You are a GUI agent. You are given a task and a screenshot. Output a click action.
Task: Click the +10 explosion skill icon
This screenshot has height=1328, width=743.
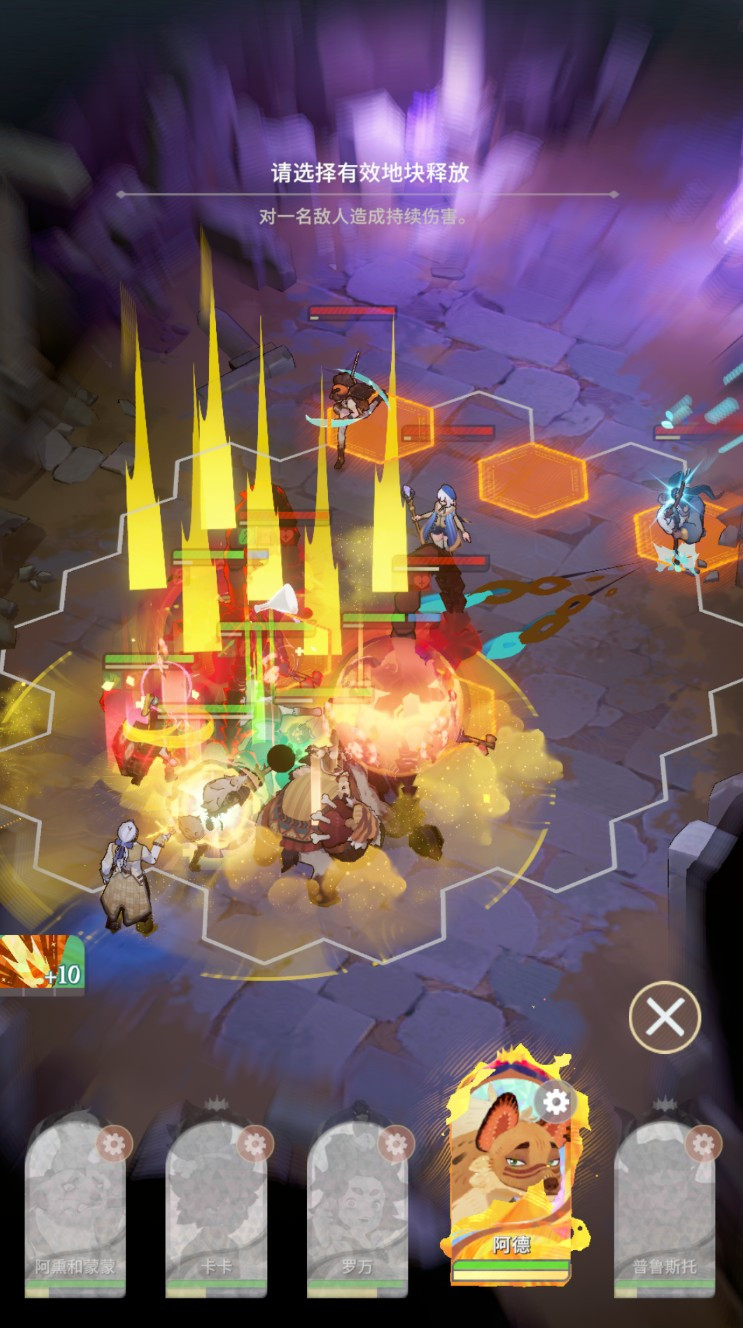click(41, 964)
